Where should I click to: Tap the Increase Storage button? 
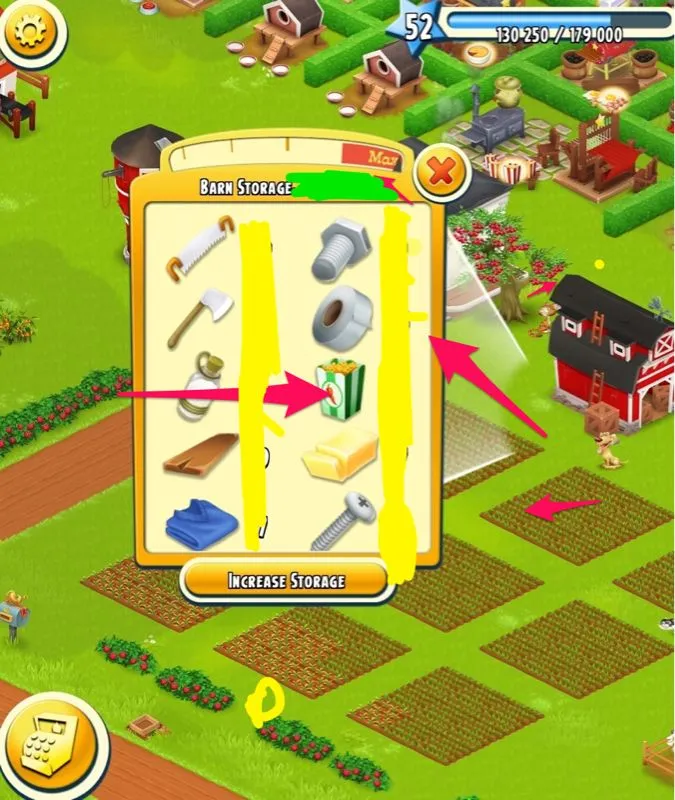(286, 580)
